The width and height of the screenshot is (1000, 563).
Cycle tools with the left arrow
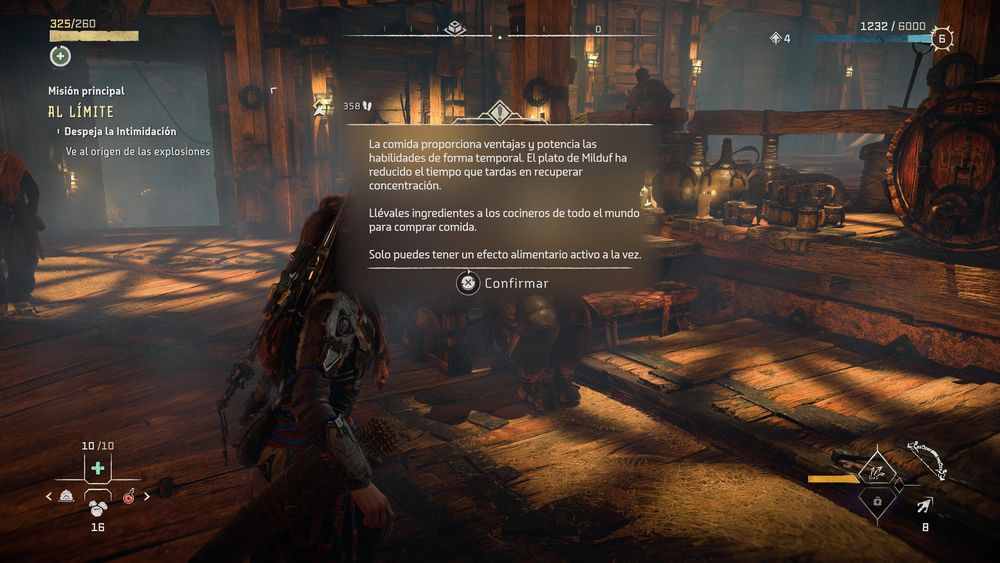(x=49, y=496)
